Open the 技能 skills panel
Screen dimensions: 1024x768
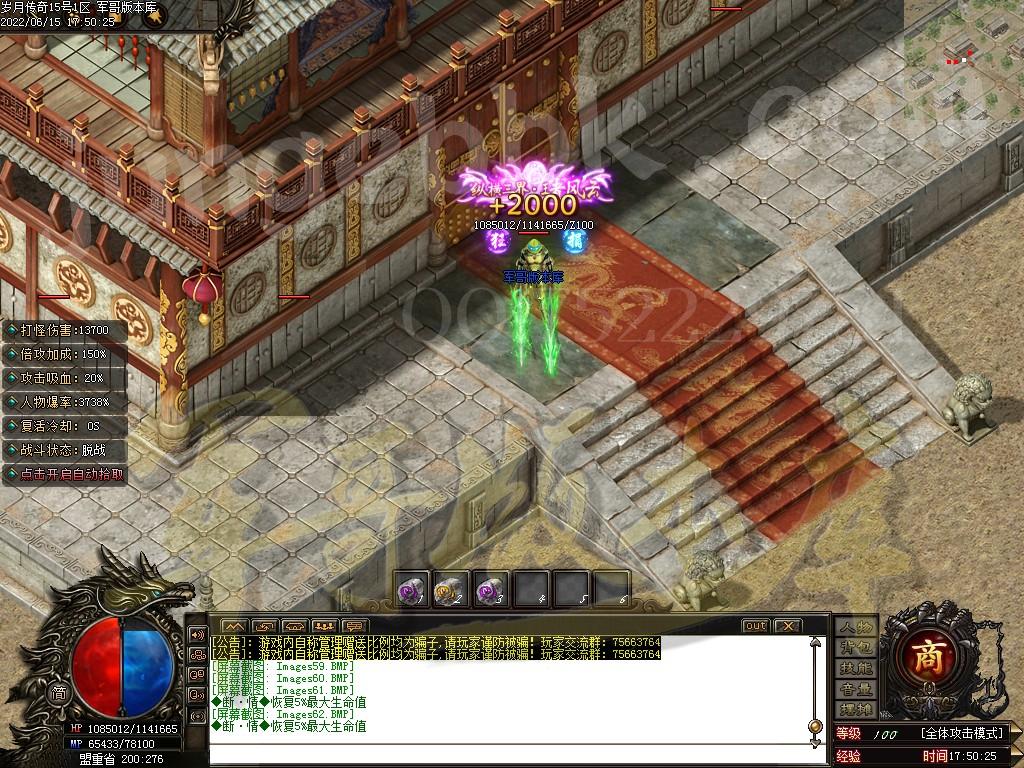(x=856, y=668)
